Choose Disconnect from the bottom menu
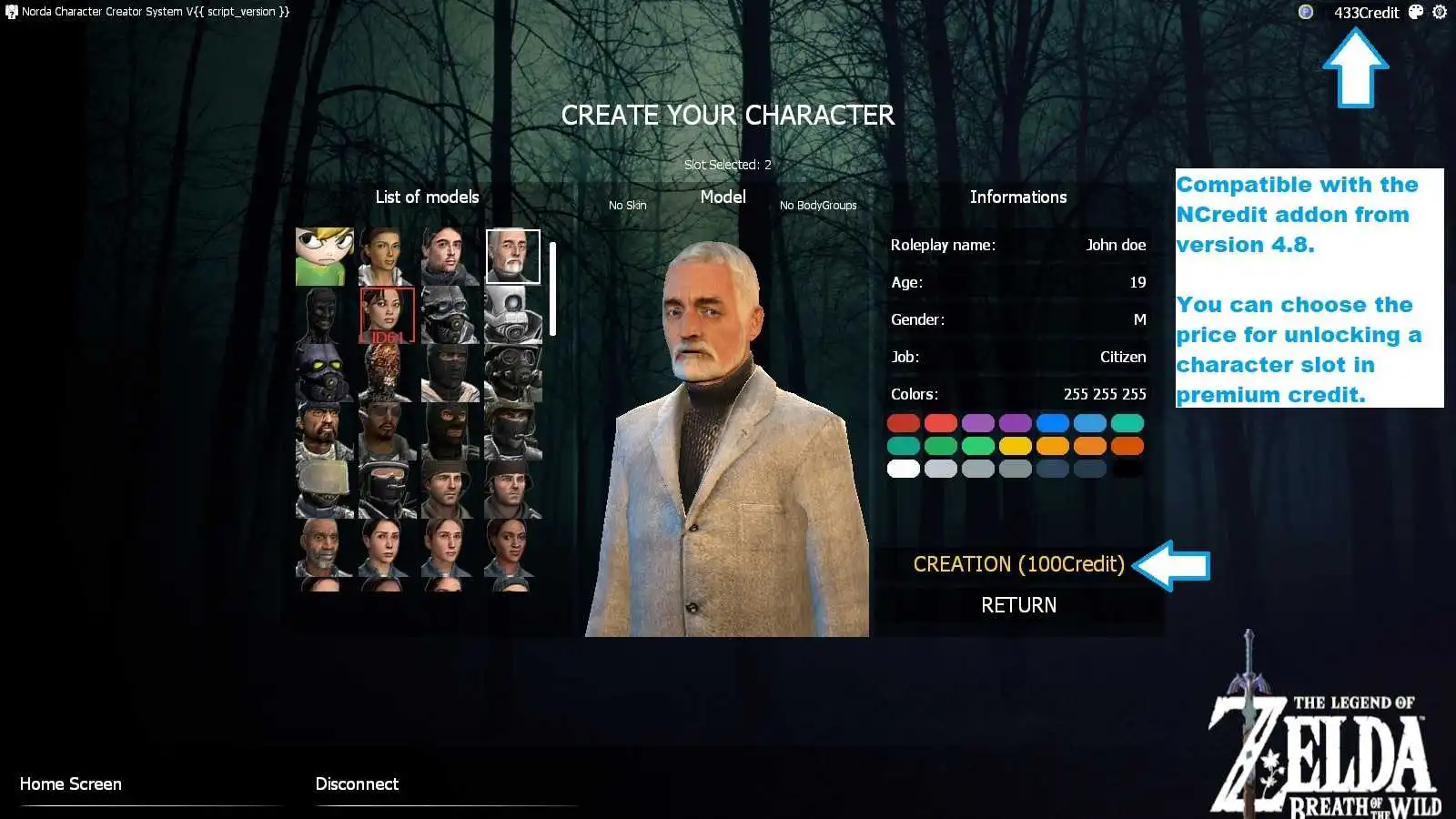The image size is (1456, 819). (357, 784)
